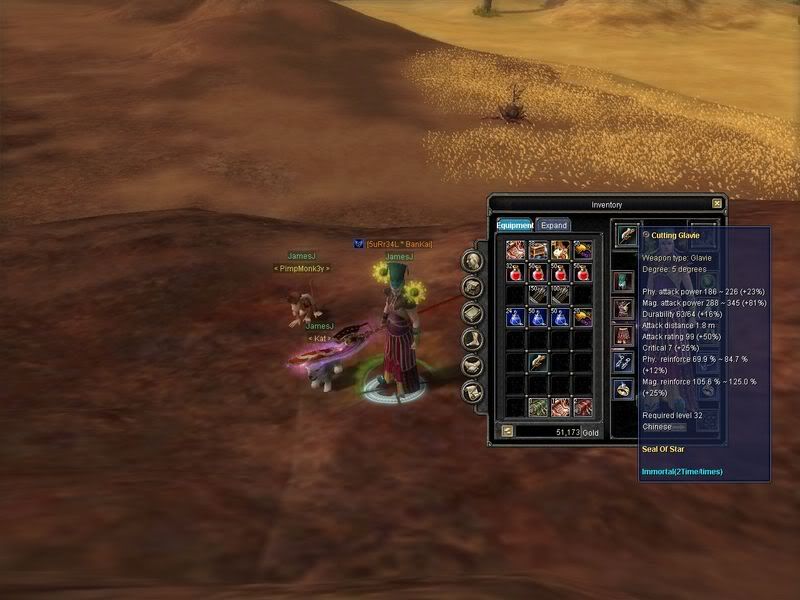Open the boot-shaped side button

(473, 339)
